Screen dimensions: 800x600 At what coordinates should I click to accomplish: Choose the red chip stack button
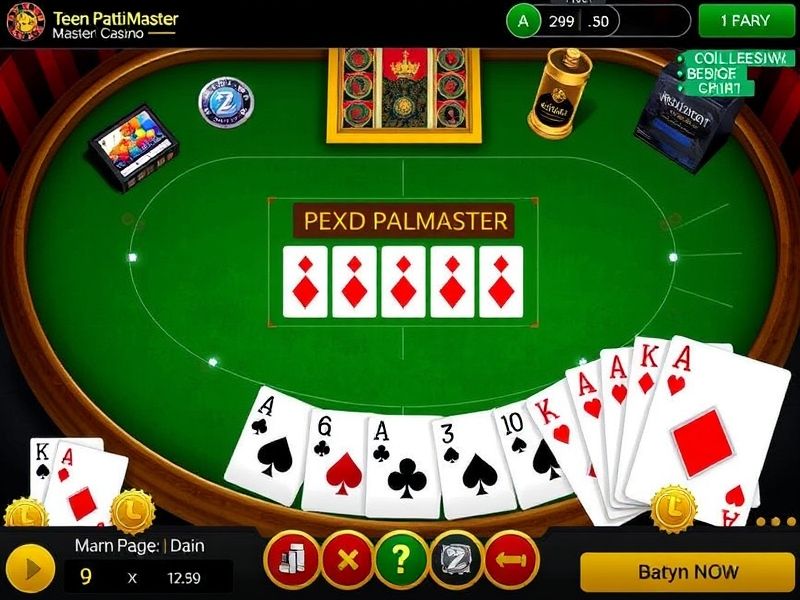[x=292, y=560]
